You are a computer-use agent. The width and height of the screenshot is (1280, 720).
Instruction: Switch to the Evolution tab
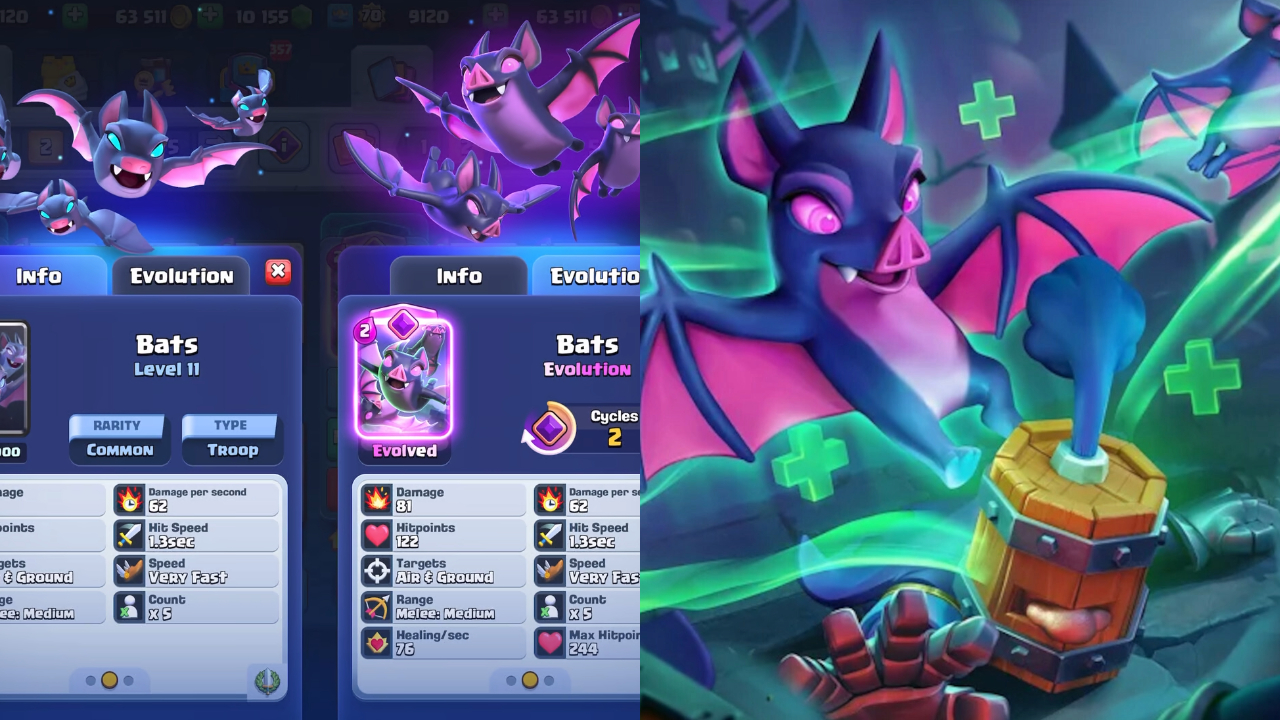click(180, 276)
